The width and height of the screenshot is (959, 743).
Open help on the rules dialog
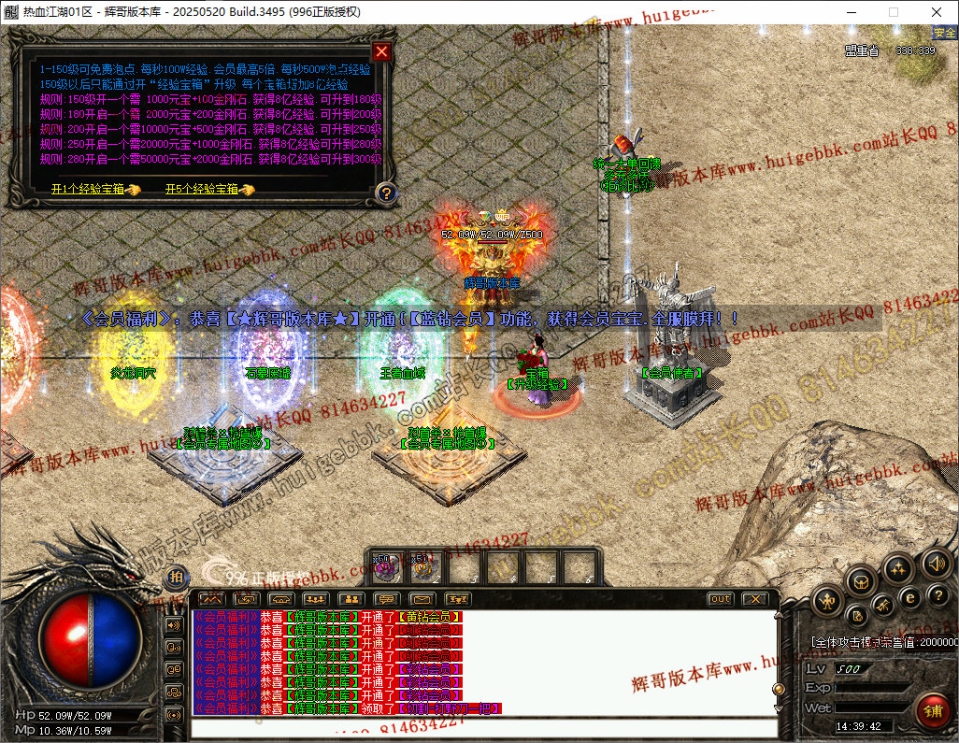coord(385,193)
